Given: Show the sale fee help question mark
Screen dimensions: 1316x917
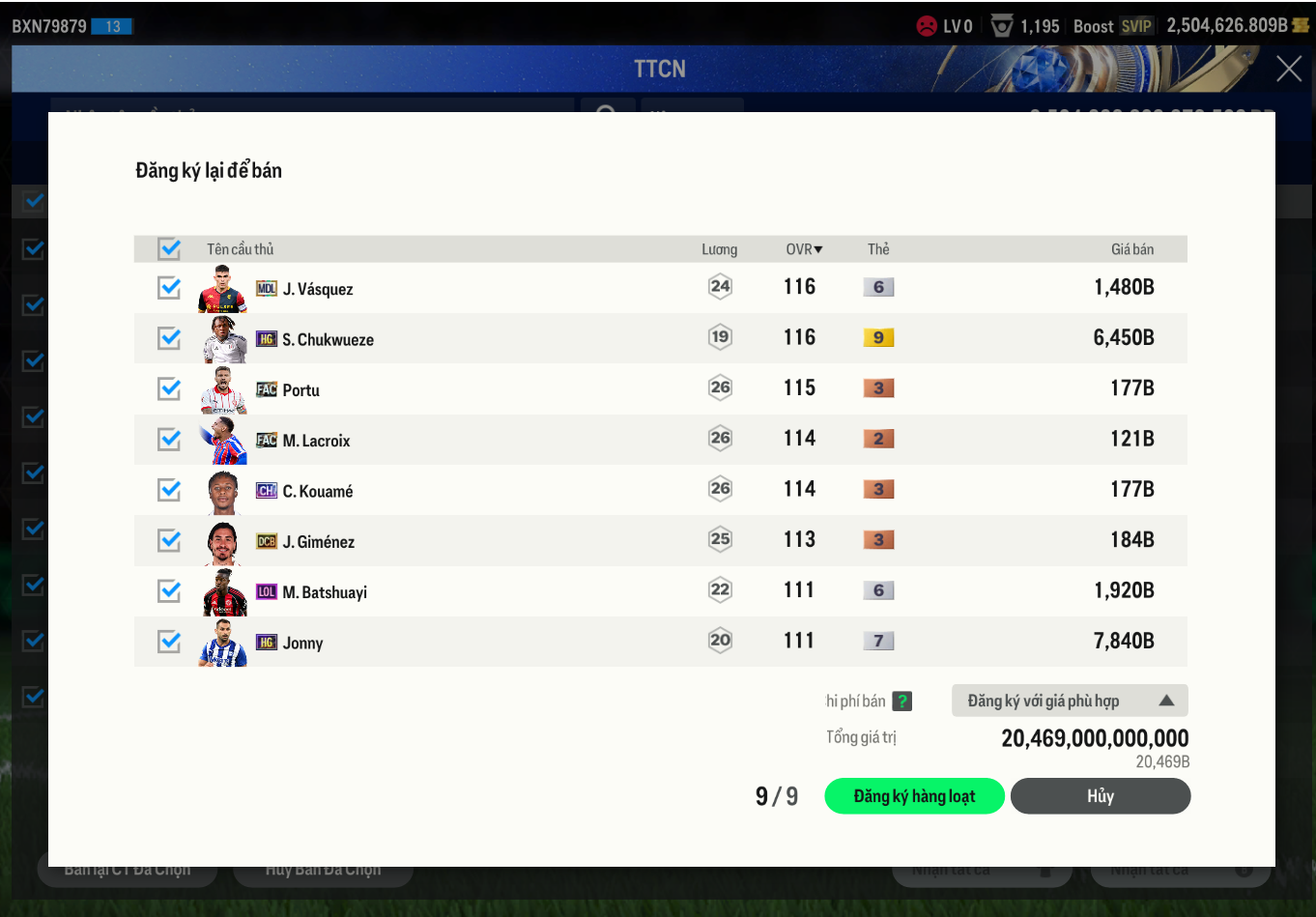Looking at the screenshot, I should click(x=901, y=702).
